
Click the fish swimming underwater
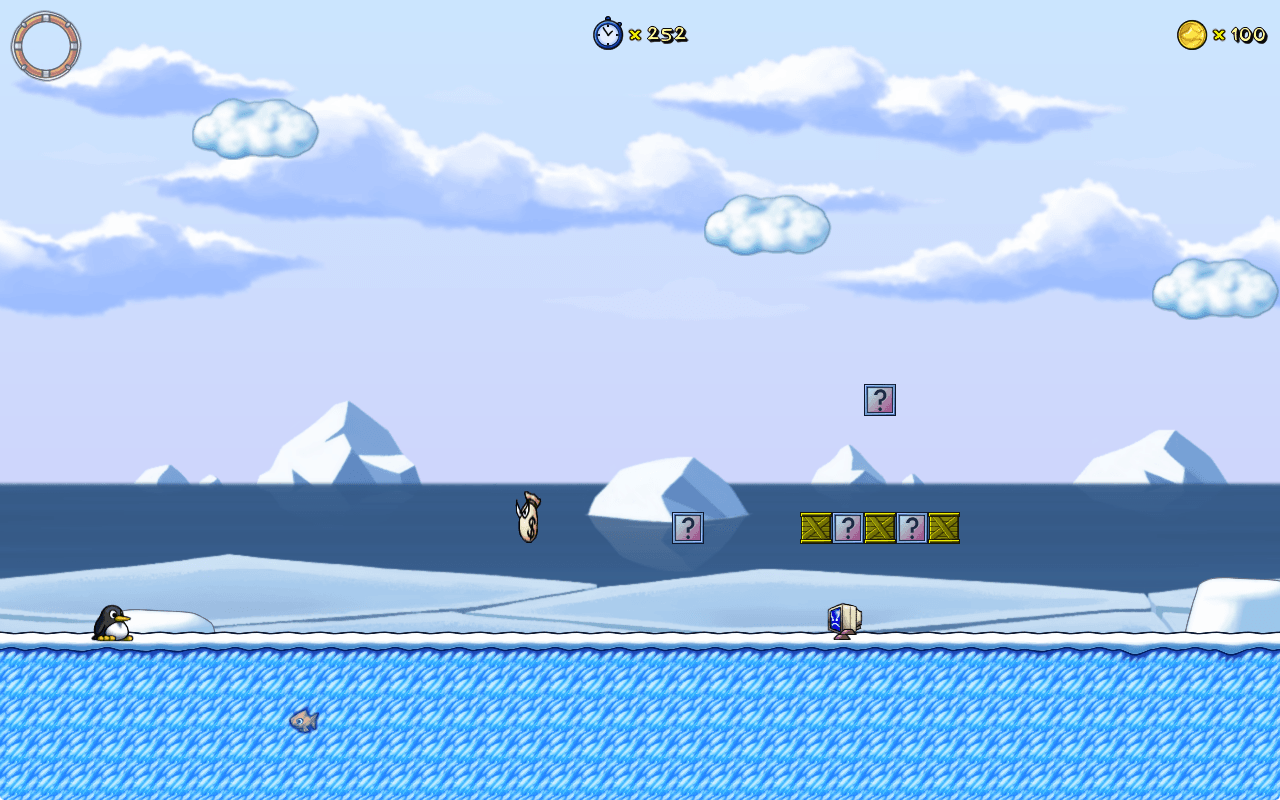pyautogui.click(x=303, y=722)
